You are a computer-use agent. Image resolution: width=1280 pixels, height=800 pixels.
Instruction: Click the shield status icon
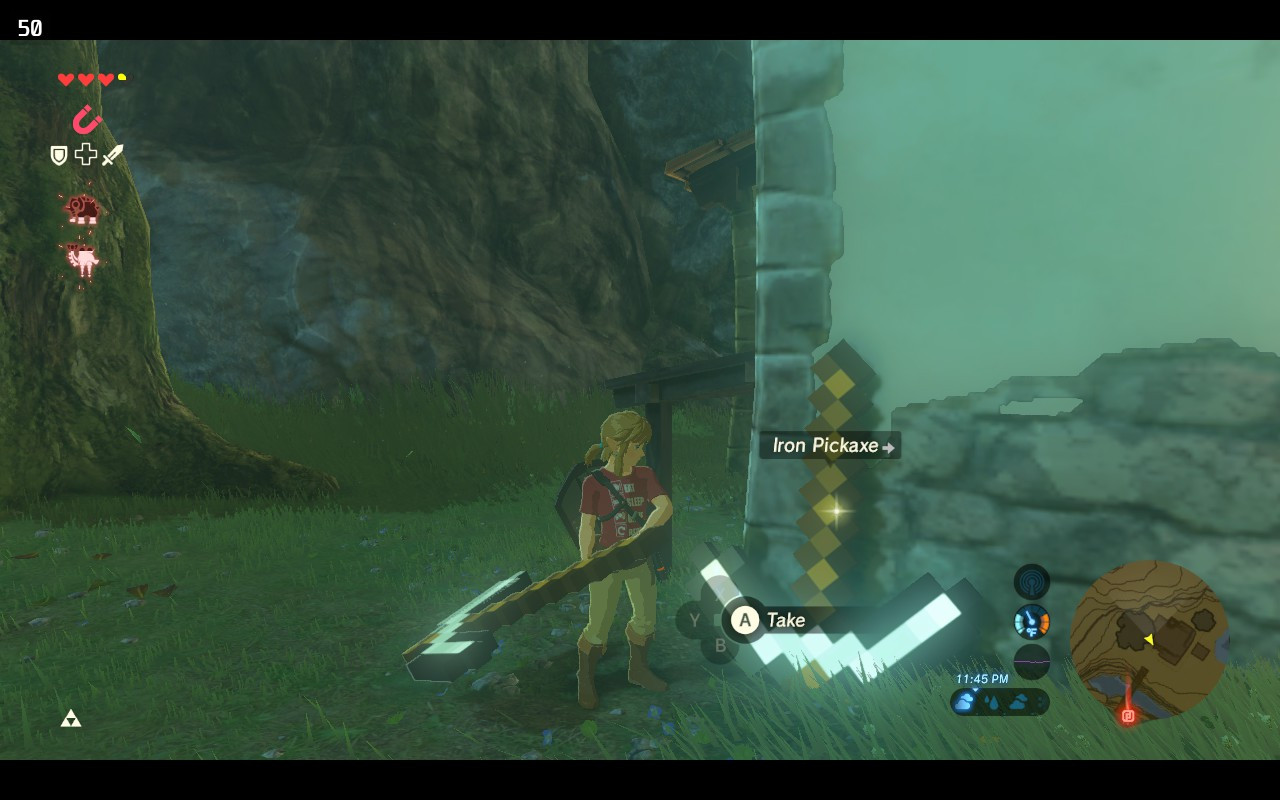58,155
